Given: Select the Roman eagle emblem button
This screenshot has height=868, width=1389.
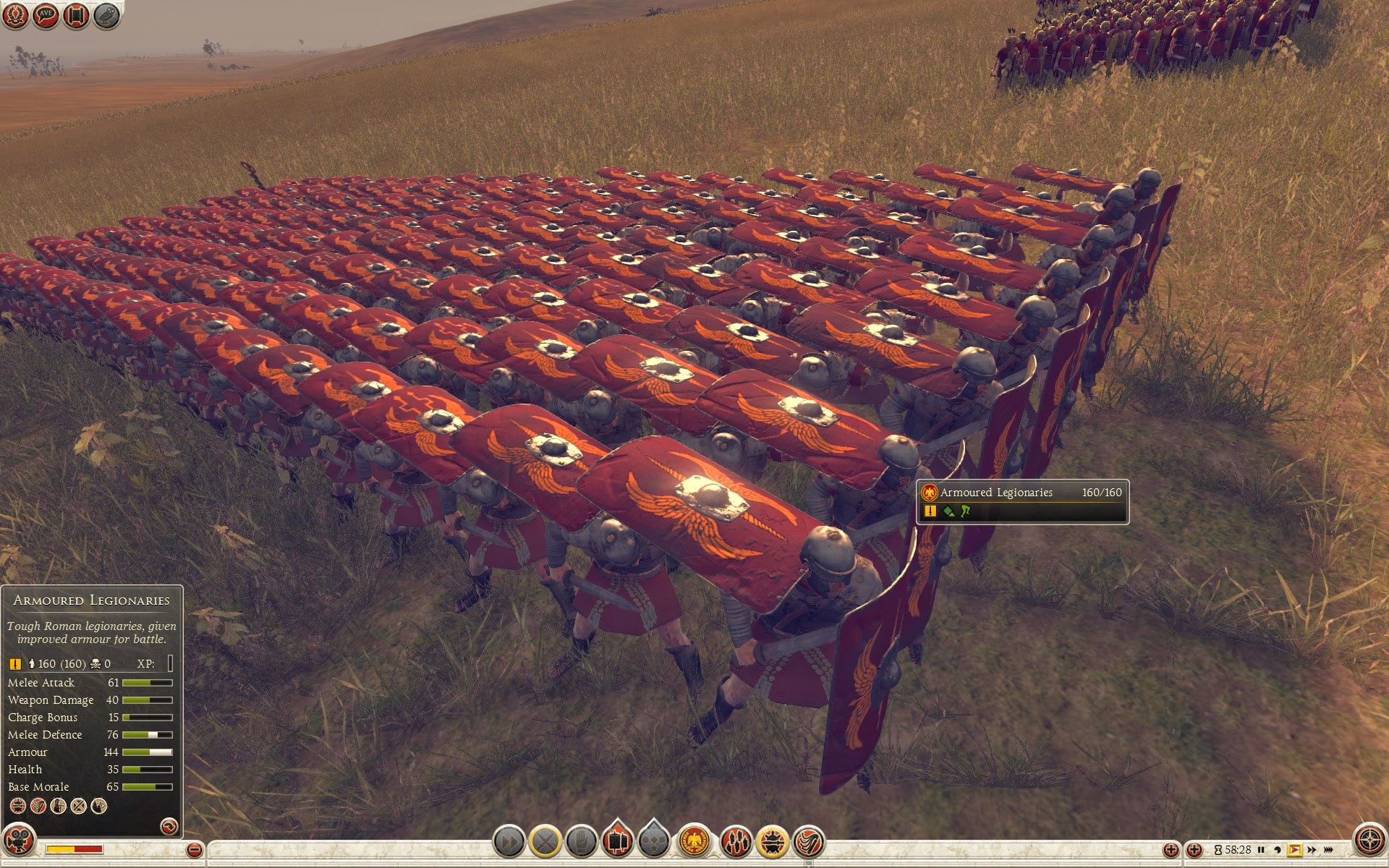Looking at the screenshot, I should [694, 842].
